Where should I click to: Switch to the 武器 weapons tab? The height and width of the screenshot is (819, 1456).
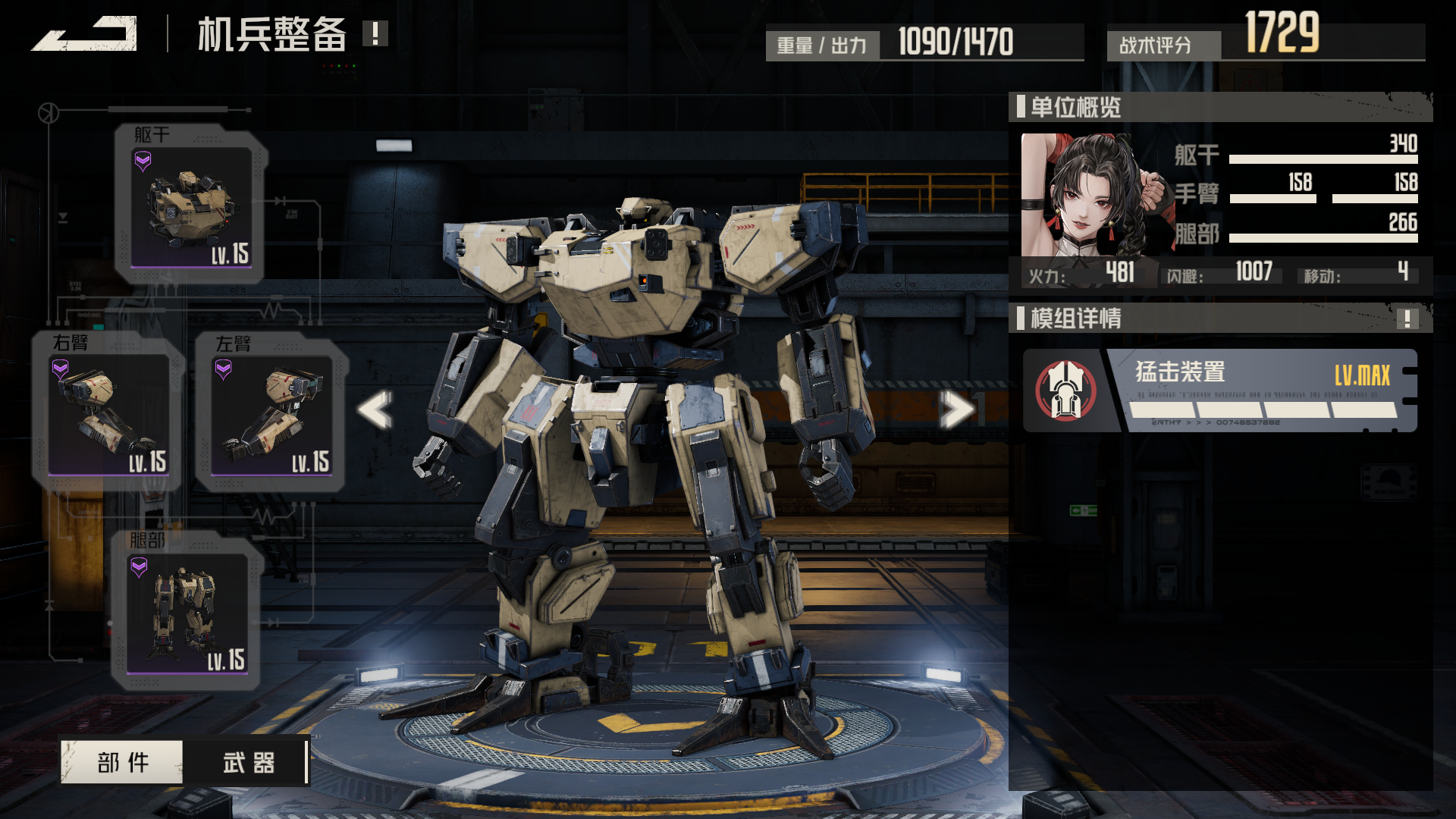click(248, 762)
